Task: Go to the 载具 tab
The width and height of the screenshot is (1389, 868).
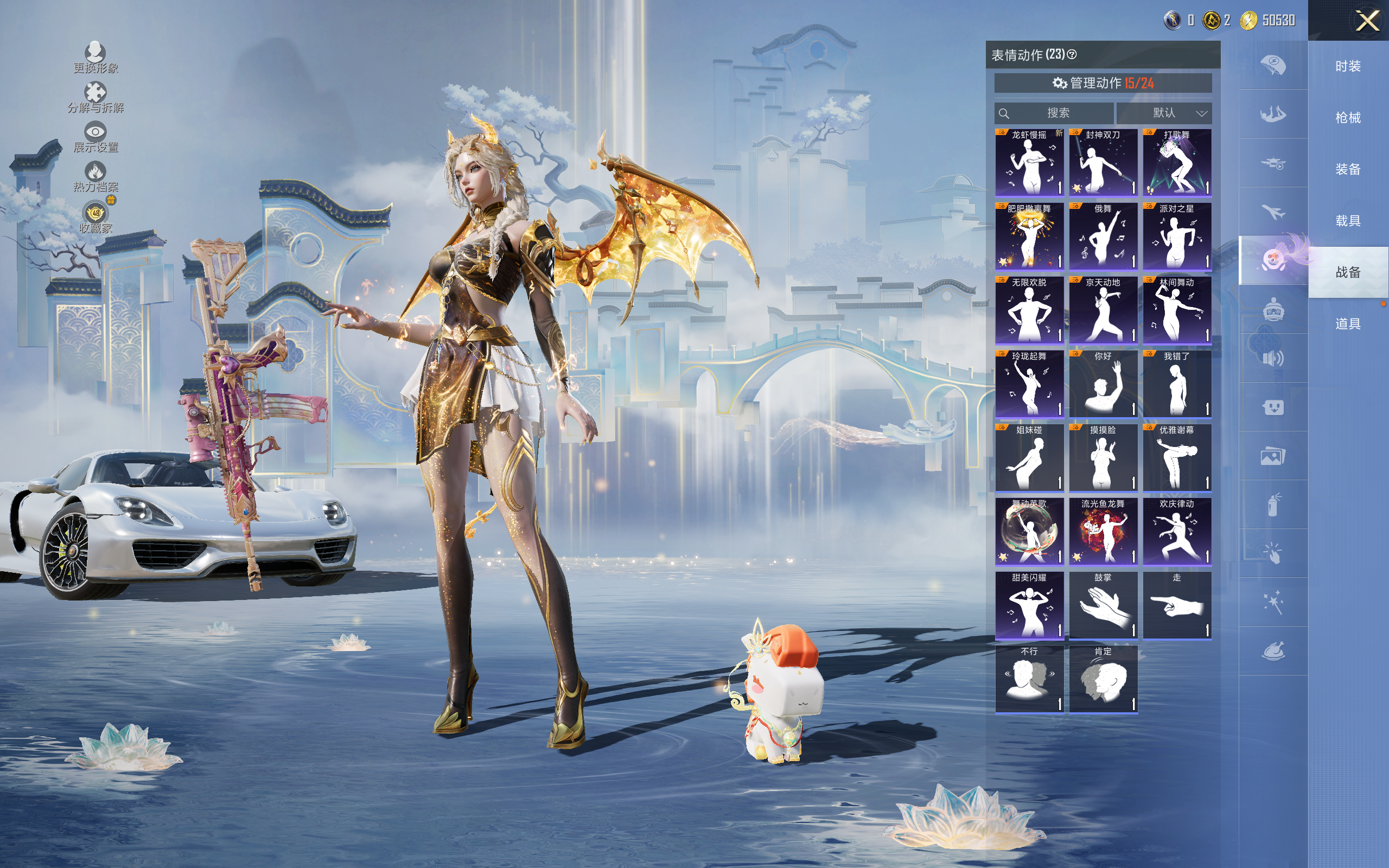Action: 1348,221
